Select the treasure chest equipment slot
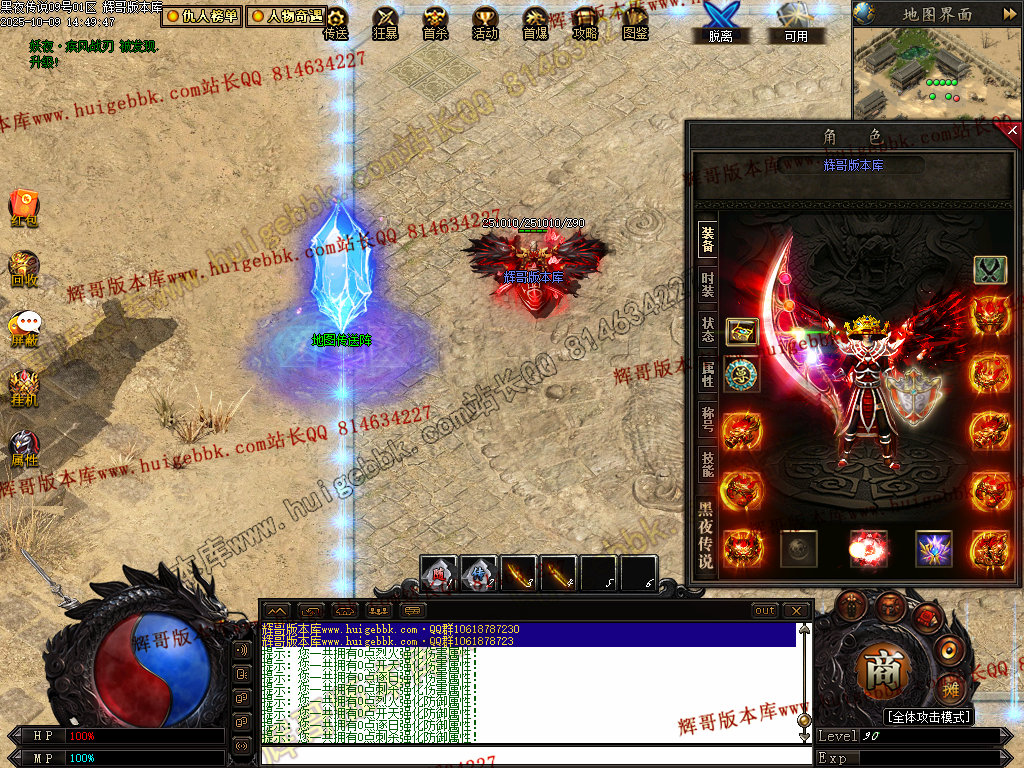 pos(741,332)
